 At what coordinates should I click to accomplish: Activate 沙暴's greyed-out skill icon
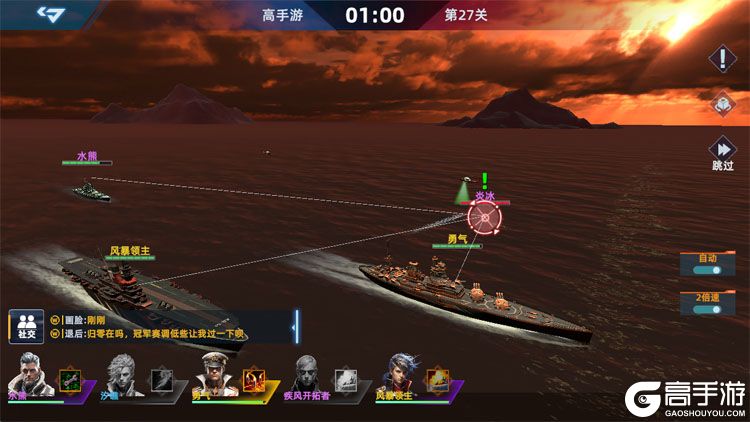click(161, 379)
